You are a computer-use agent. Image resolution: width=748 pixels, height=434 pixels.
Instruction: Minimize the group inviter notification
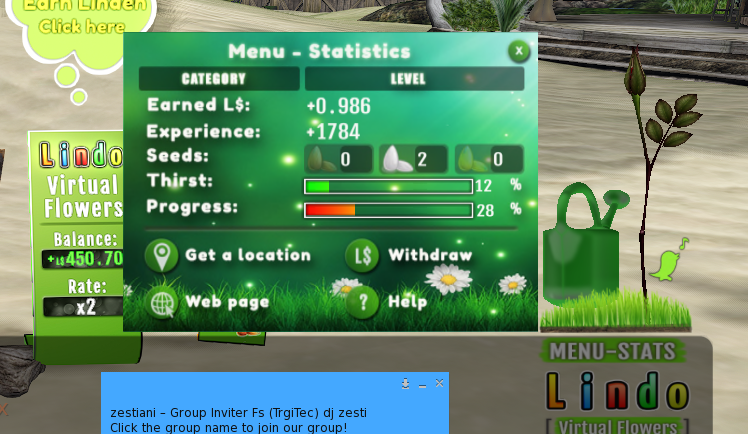click(423, 384)
